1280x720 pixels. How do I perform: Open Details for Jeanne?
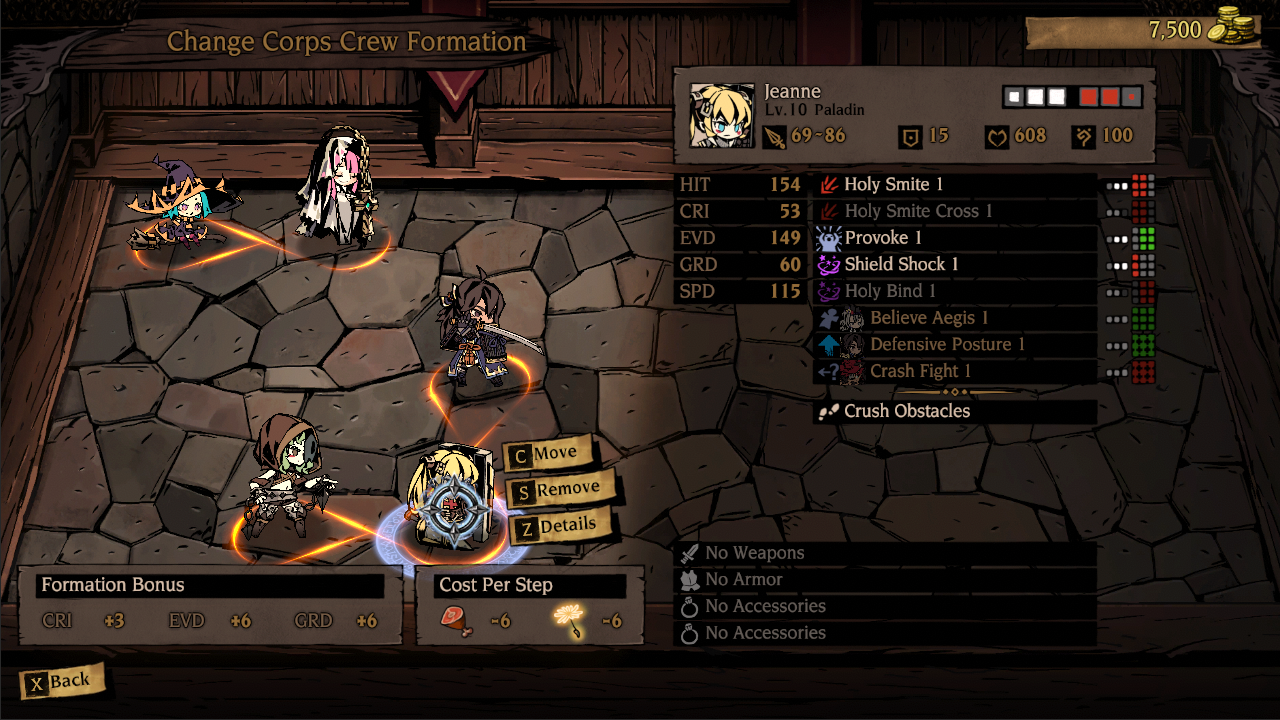click(x=564, y=526)
